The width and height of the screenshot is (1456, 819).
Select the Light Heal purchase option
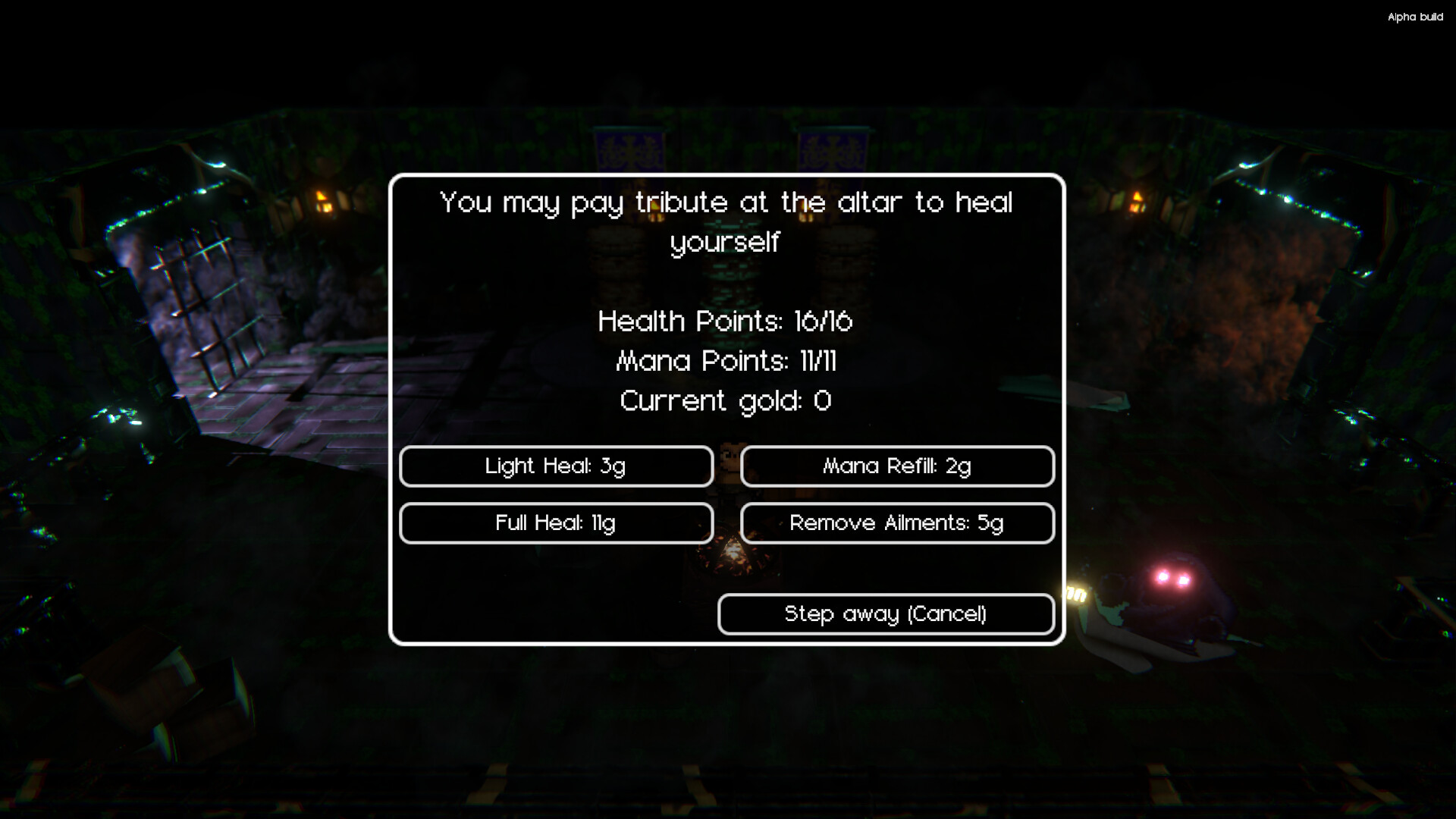tap(557, 466)
